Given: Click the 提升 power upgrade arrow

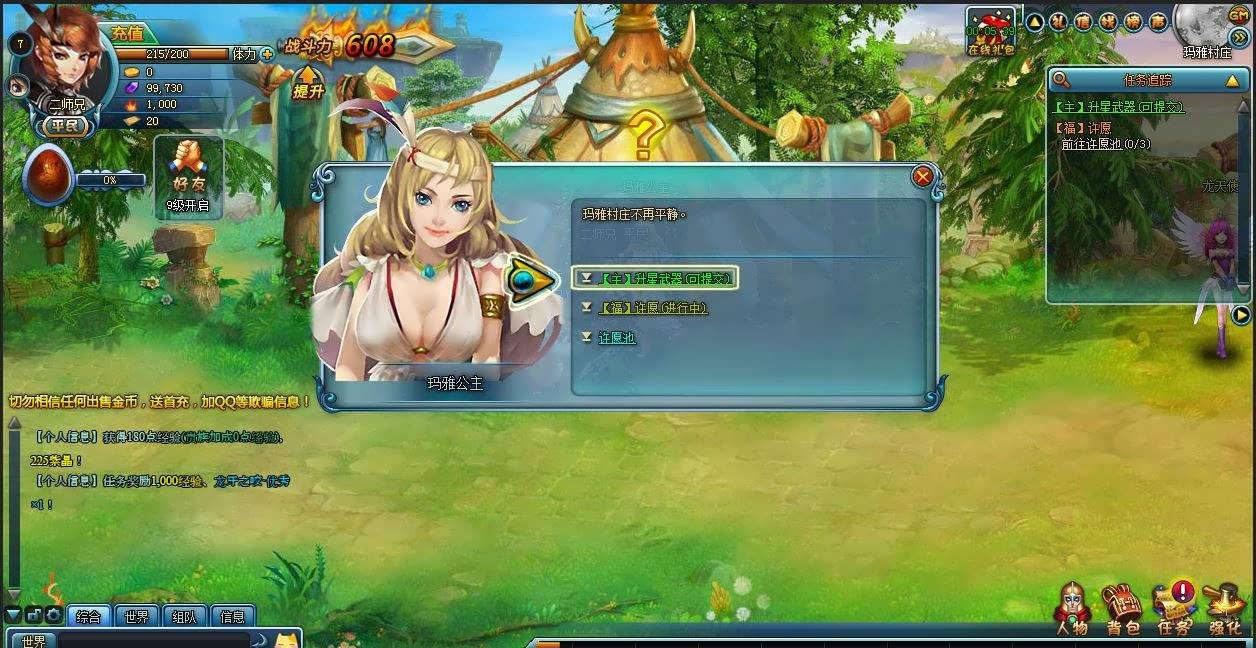Looking at the screenshot, I should pos(308,82).
